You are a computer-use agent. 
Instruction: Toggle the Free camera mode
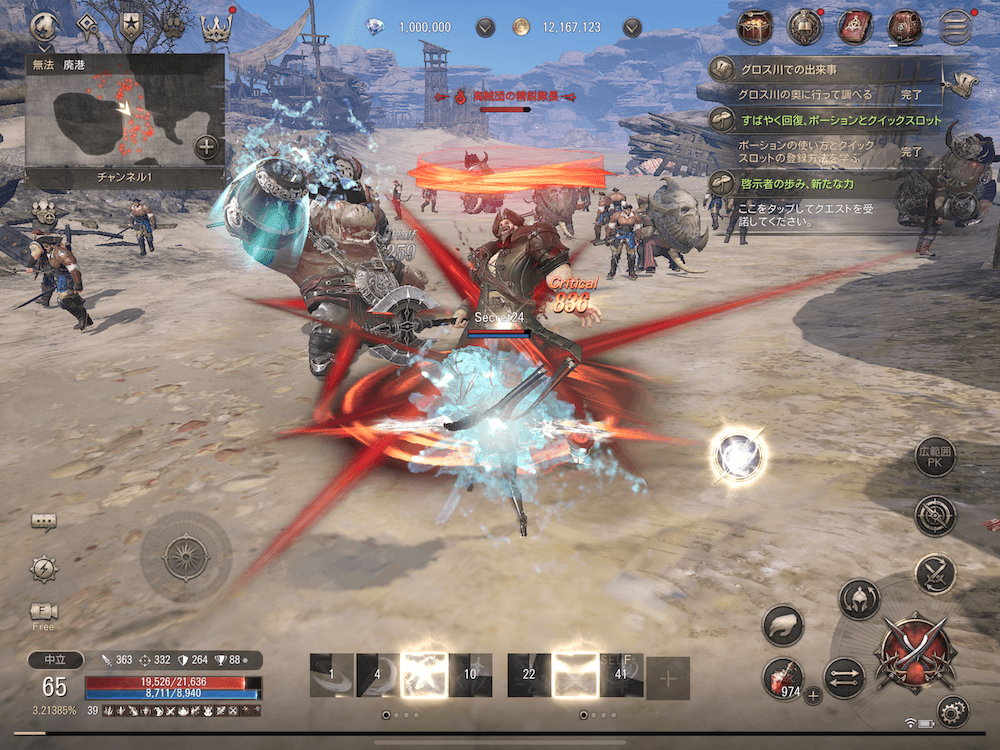pos(43,612)
